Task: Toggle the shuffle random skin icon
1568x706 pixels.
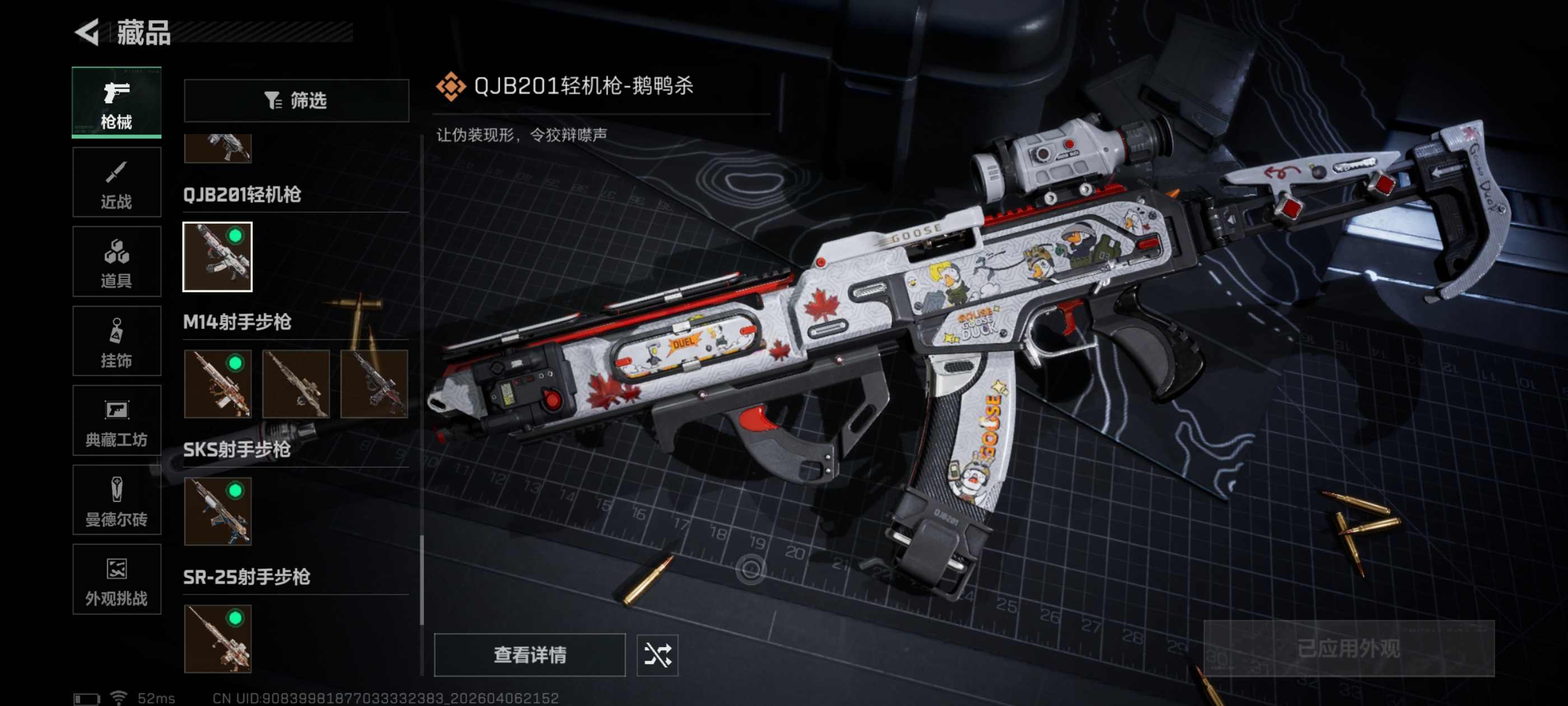Action: tap(657, 655)
